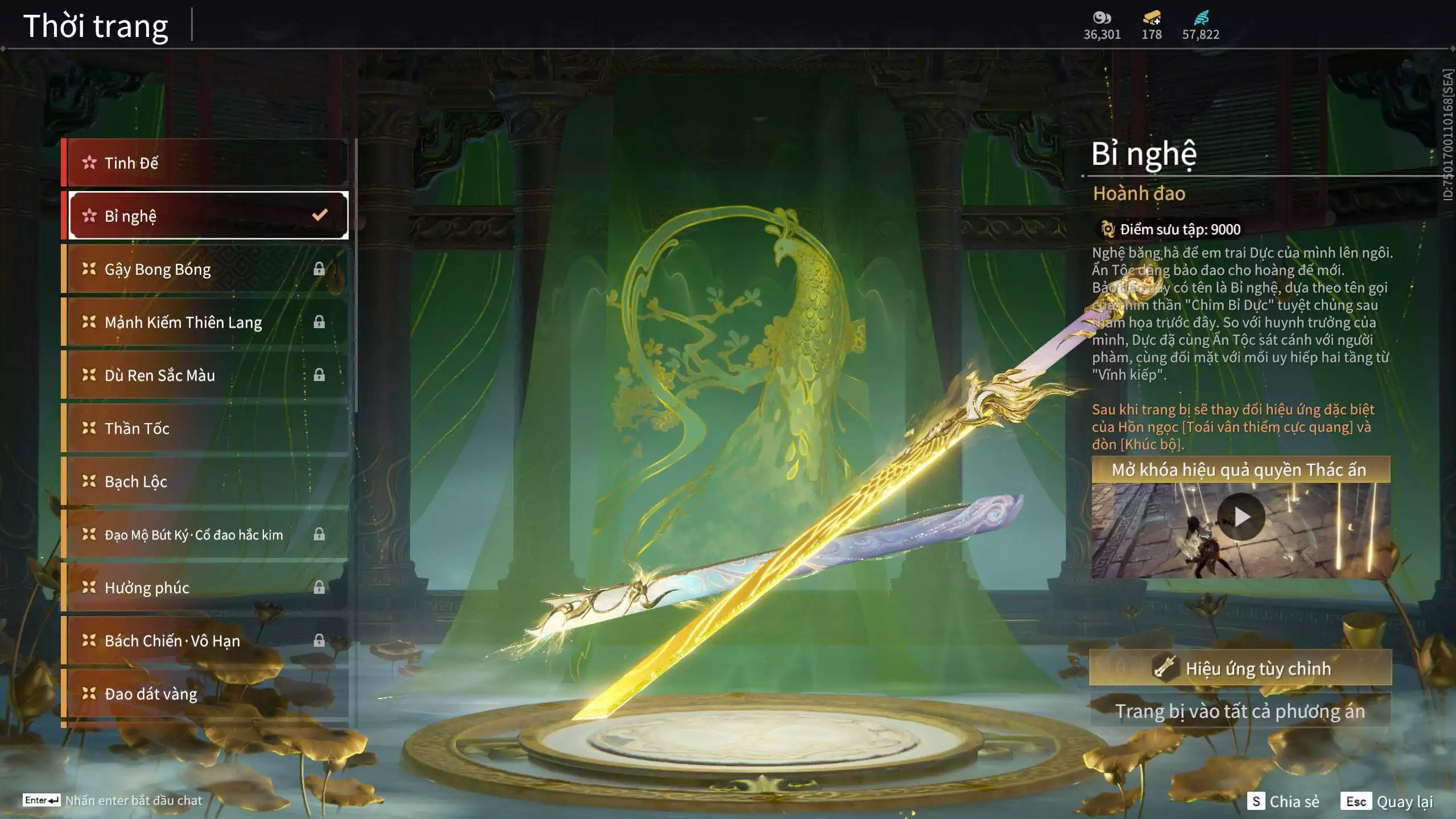Select the Bạch Lộc skin
Viewport: 1456px width, 819px height.
(205, 482)
